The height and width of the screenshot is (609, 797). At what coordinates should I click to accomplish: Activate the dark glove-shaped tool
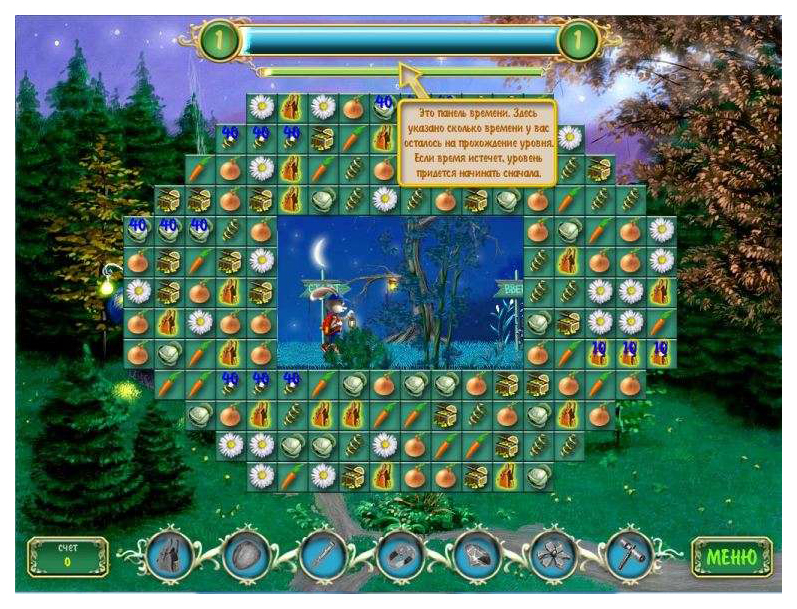[x=169, y=555]
